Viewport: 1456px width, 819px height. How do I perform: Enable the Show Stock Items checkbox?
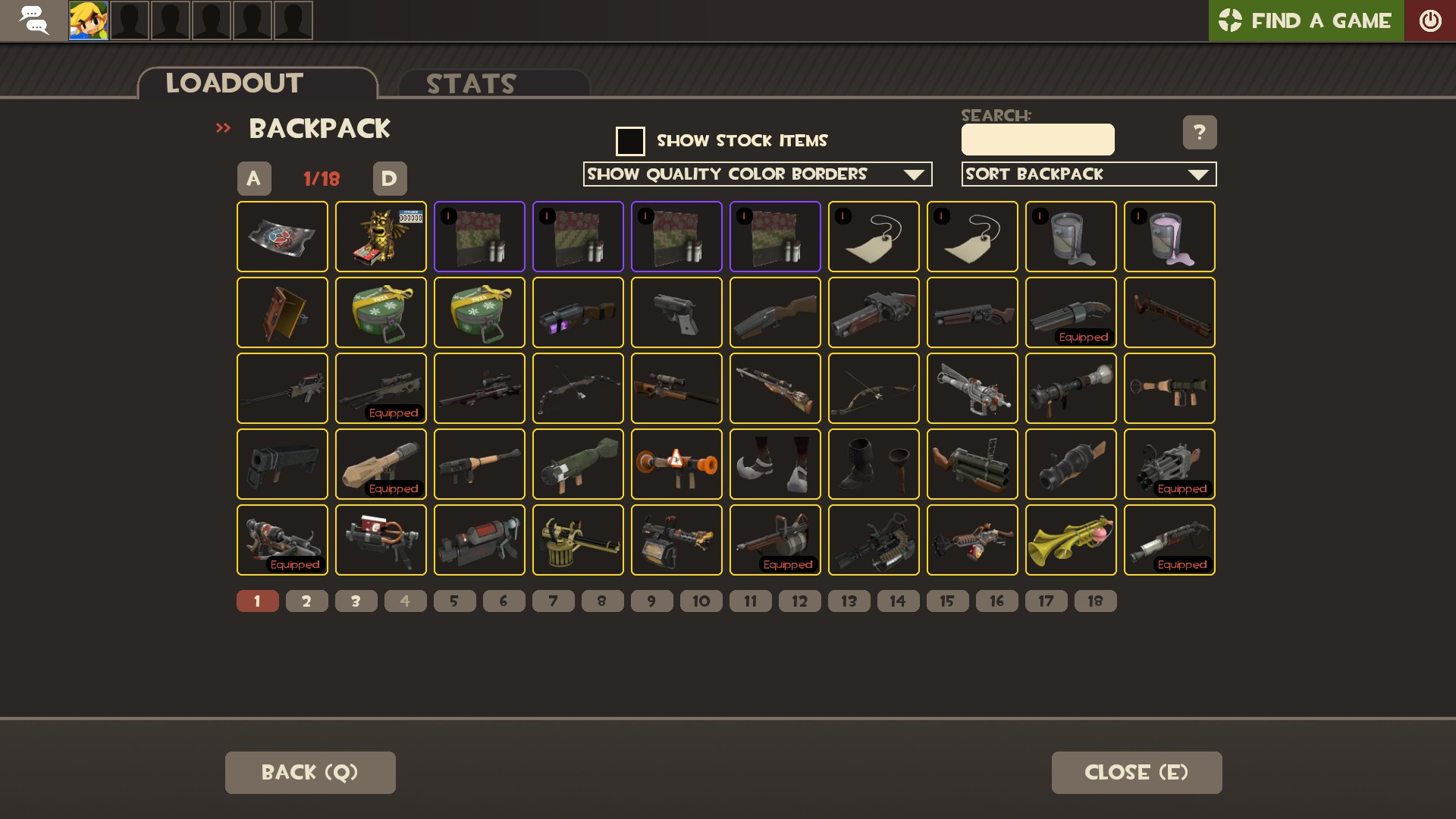pyautogui.click(x=630, y=140)
